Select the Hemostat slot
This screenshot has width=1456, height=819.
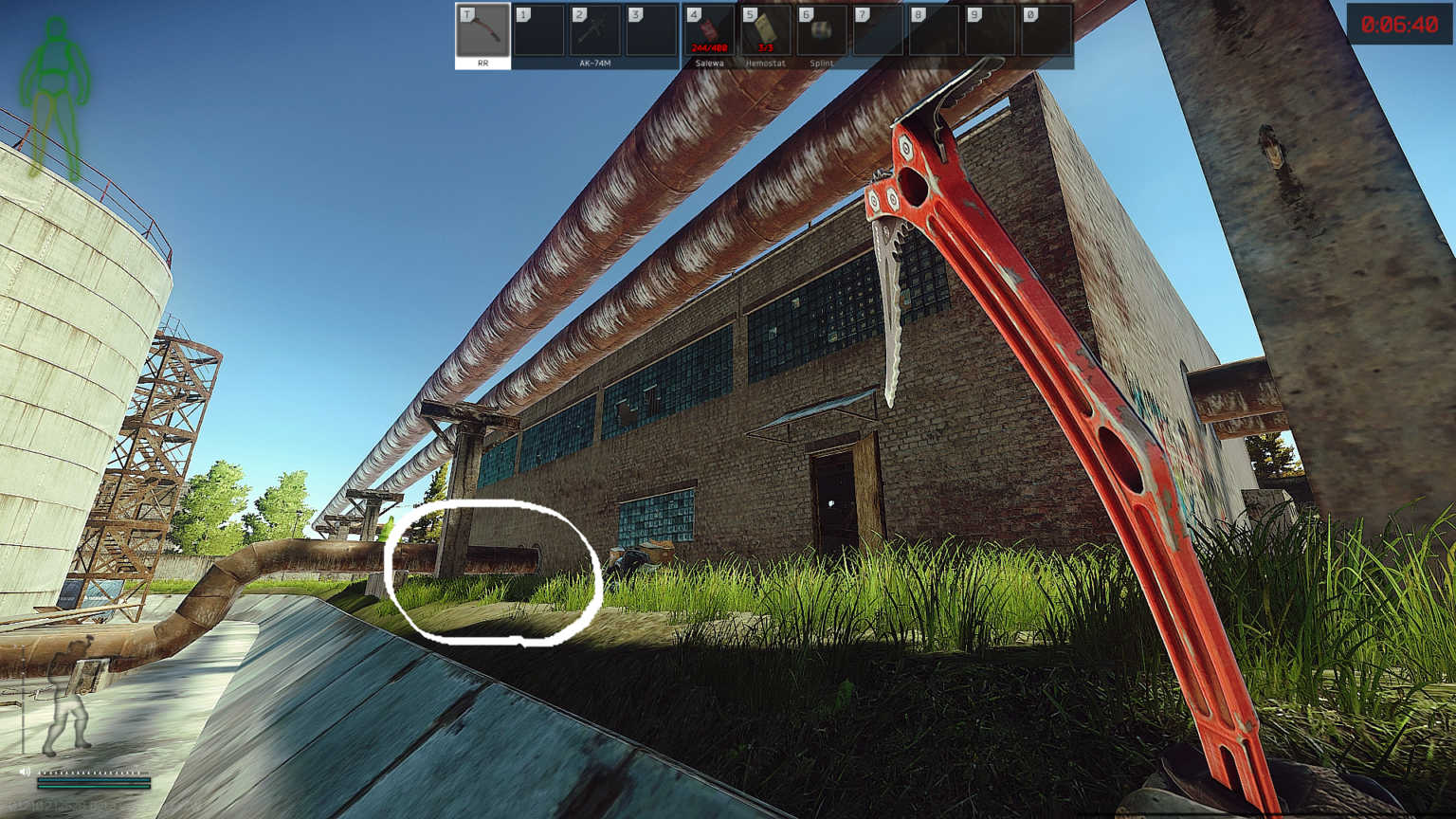click(x=765, y=34)
